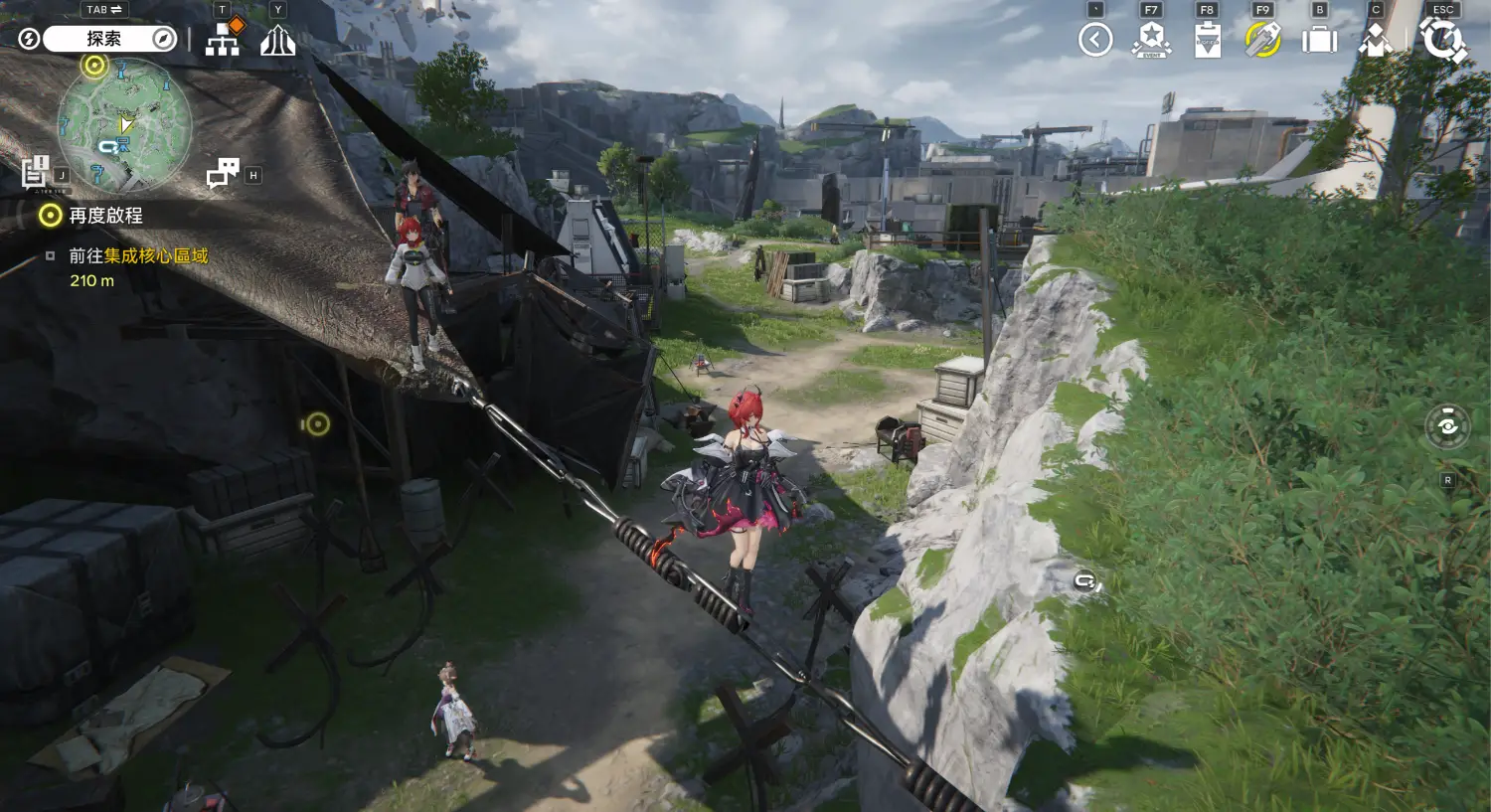Collapse the top bar with the left-arrow circle
1491x812 pixels.
[1095, 40]
